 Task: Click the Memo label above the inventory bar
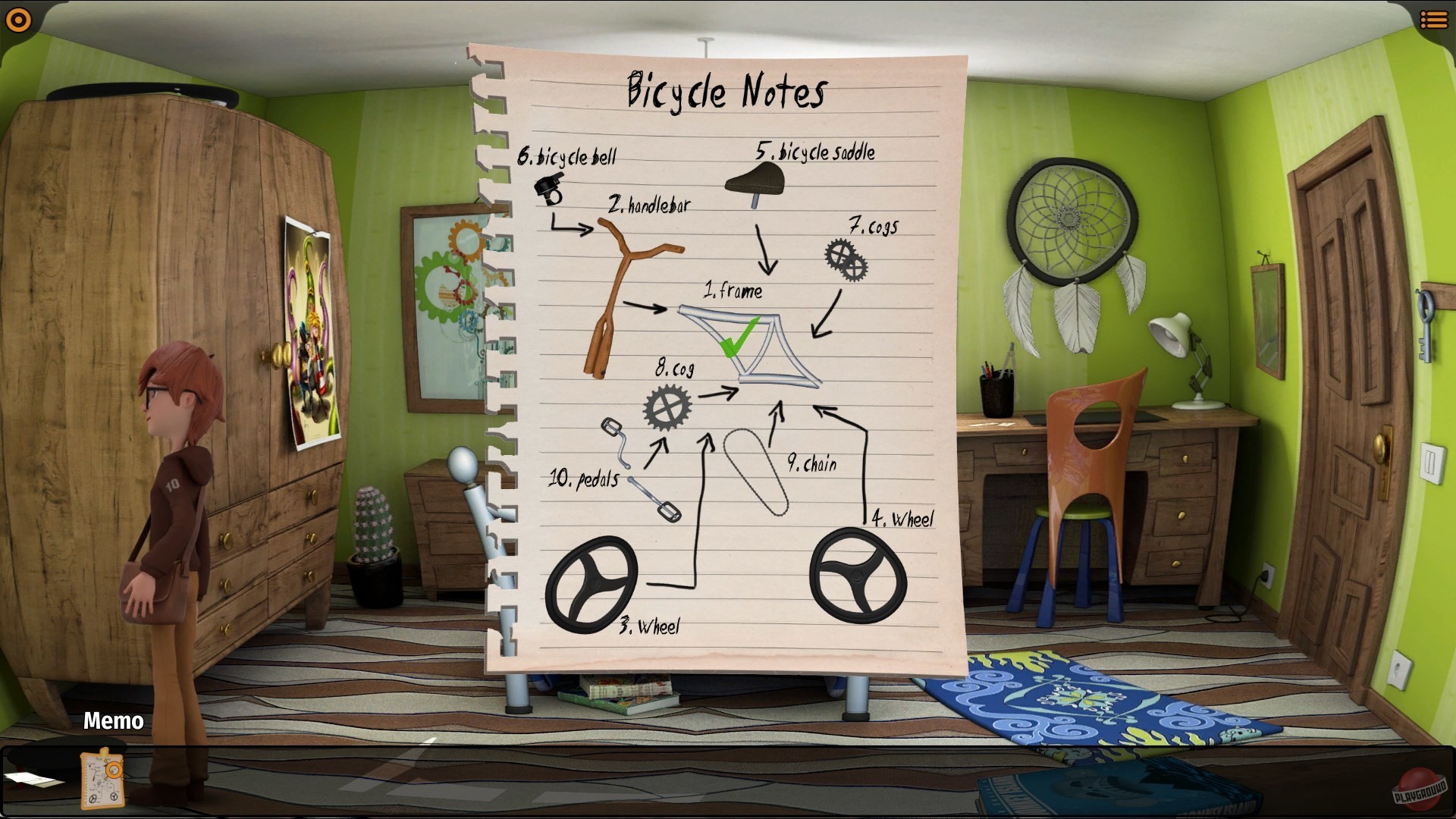[x=112, y=721]
